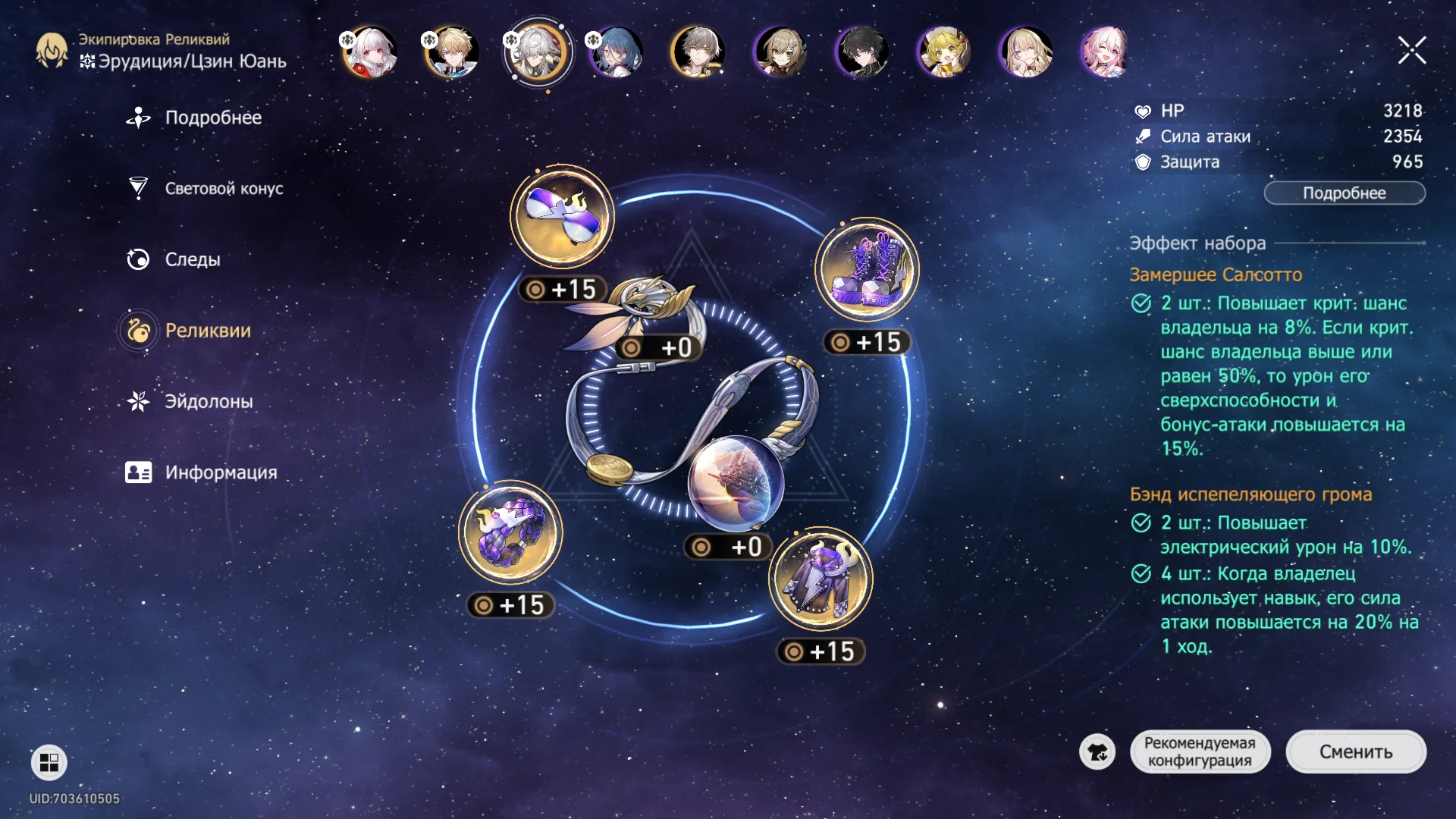The width and height of the screenshot is (1456, 819).
Task: Show the Информация tab
Action: 220,472
